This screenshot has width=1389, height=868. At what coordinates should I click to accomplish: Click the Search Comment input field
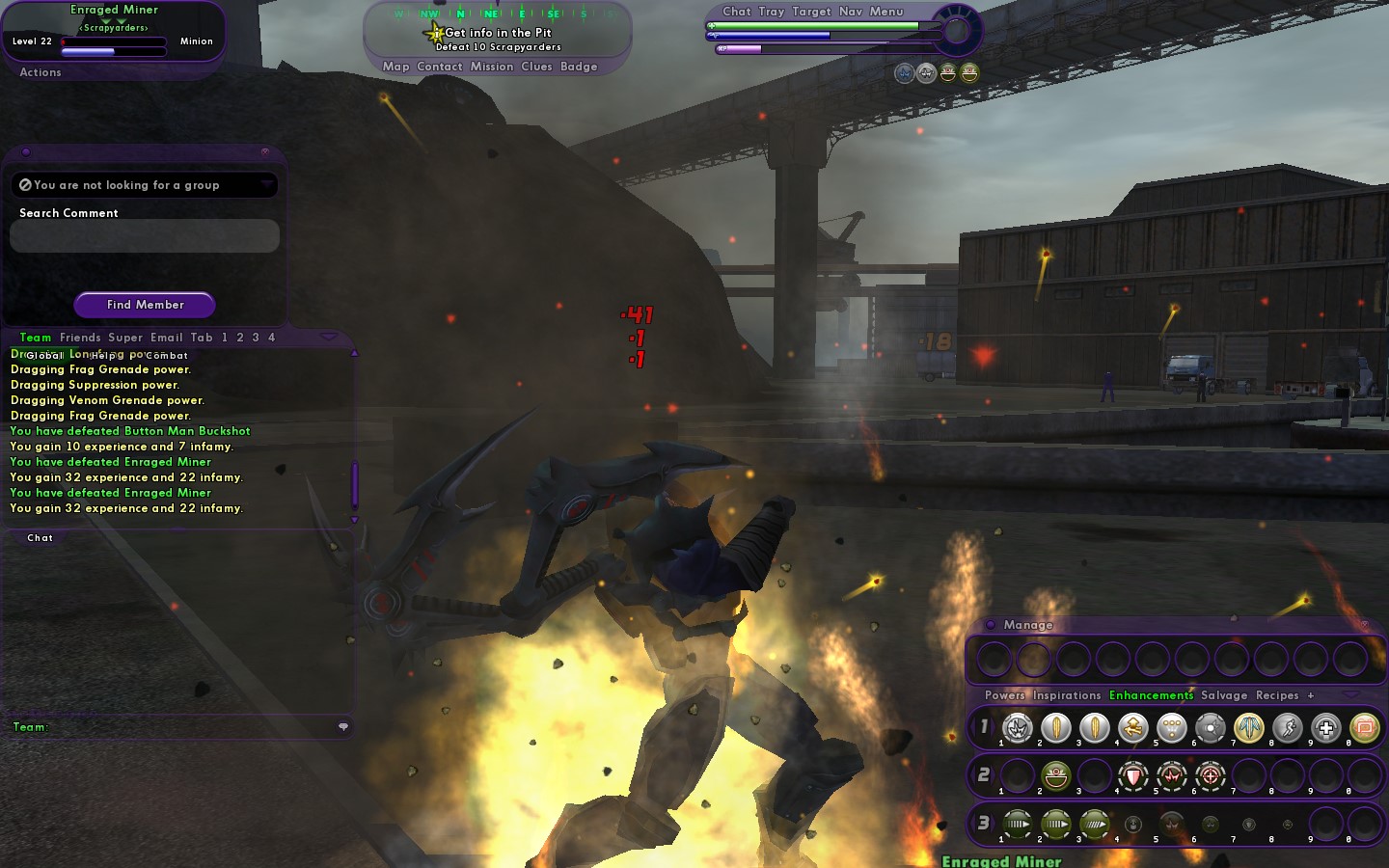145,236
